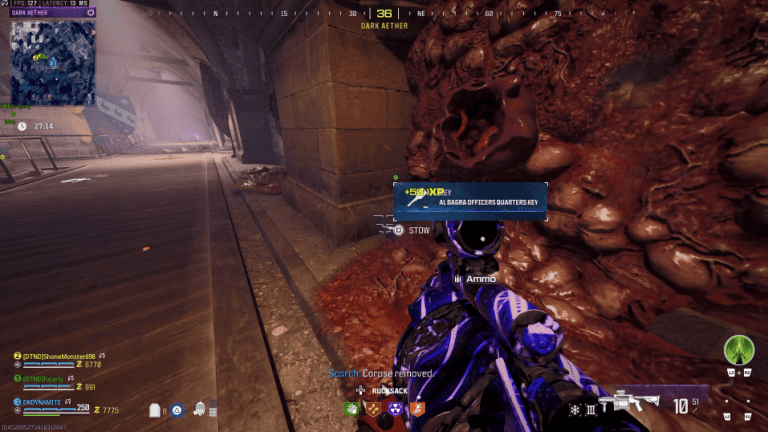The image size is (768, 432).
Task: Open the Dark Aether minimap
Action: tap(53, 62)
